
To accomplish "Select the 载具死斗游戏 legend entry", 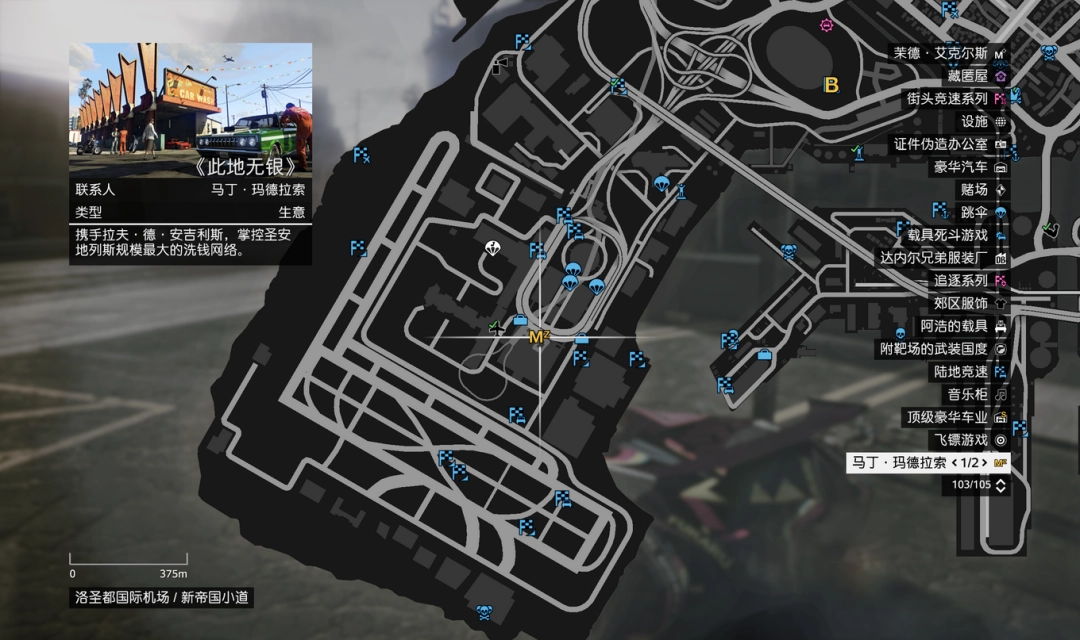I will click(x=950, y=235).
